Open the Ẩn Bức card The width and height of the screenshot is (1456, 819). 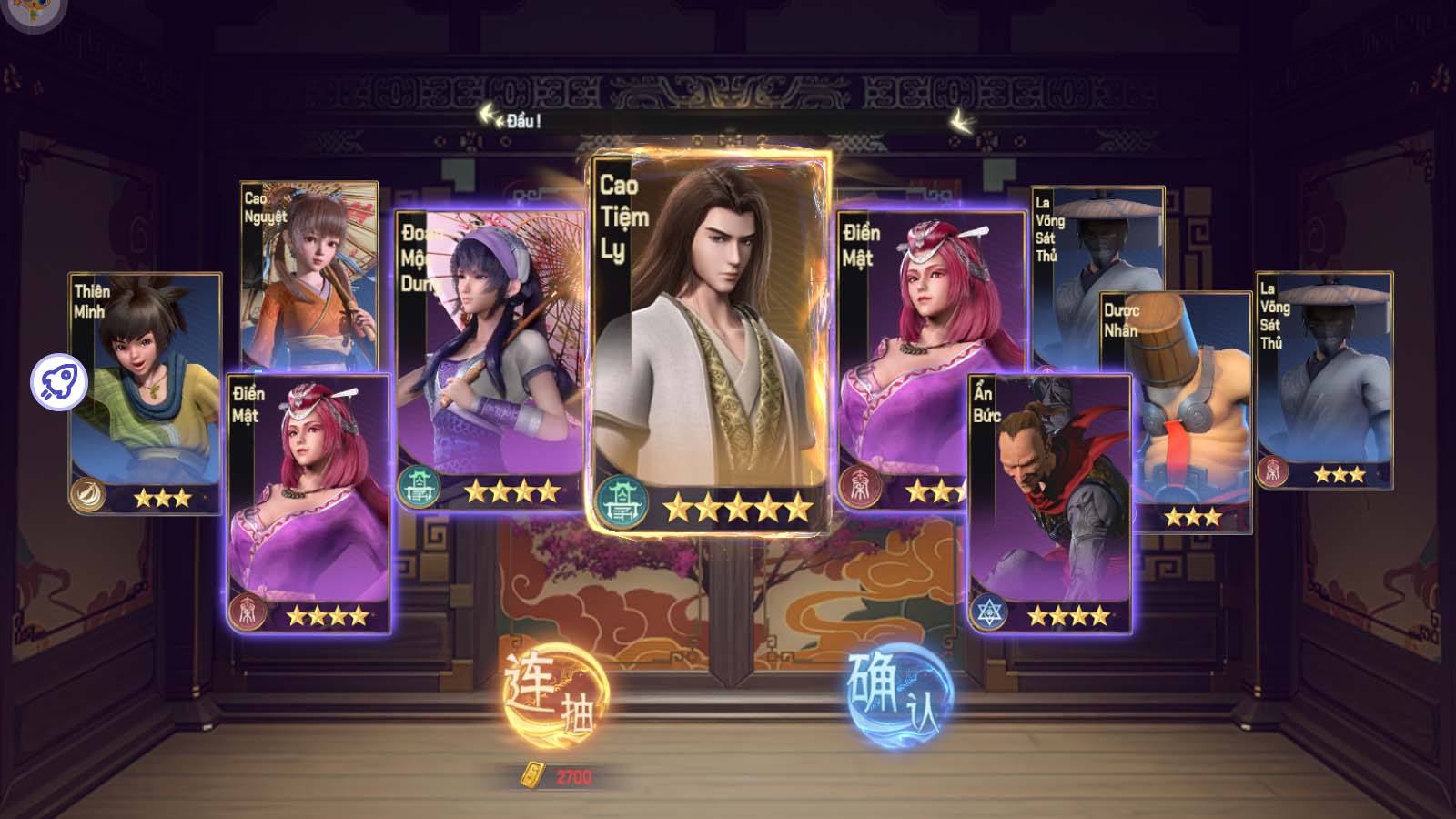1049,500
